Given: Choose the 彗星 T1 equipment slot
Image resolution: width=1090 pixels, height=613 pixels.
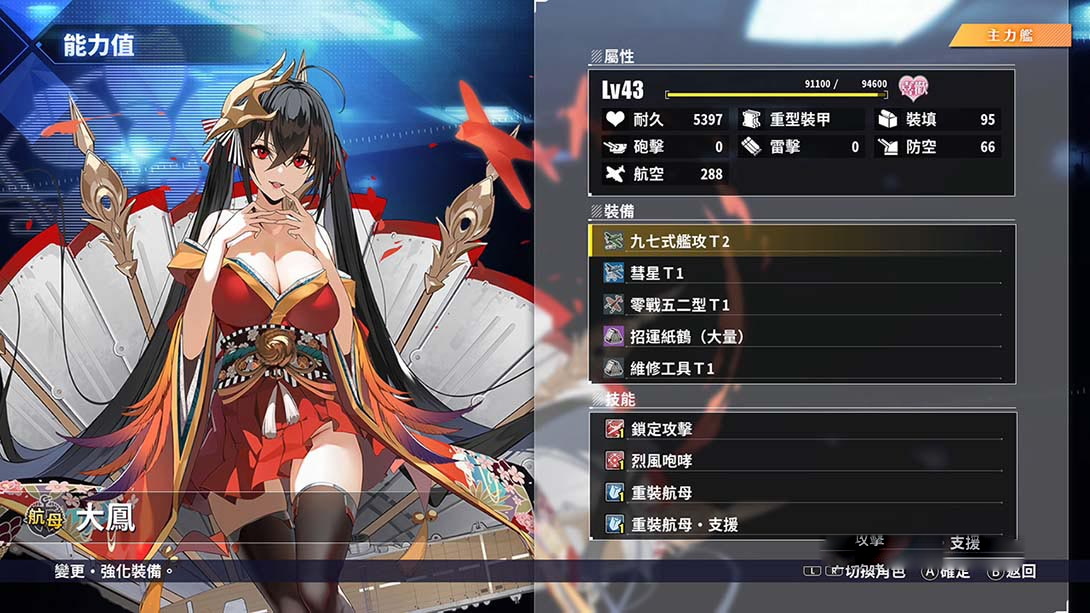Looking at the screenshot, I should 800,273.
